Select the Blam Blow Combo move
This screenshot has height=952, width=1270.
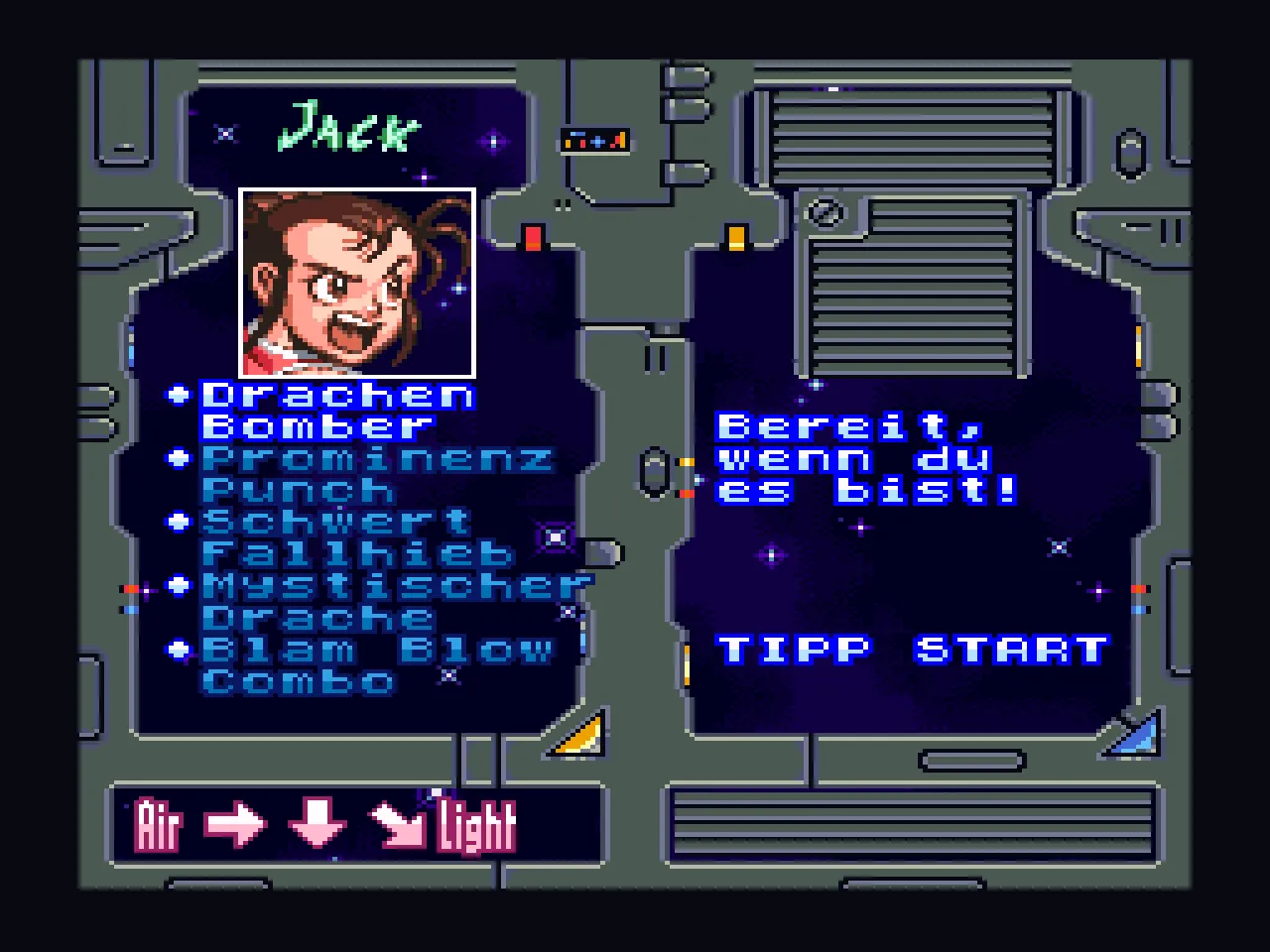[375, 664]
